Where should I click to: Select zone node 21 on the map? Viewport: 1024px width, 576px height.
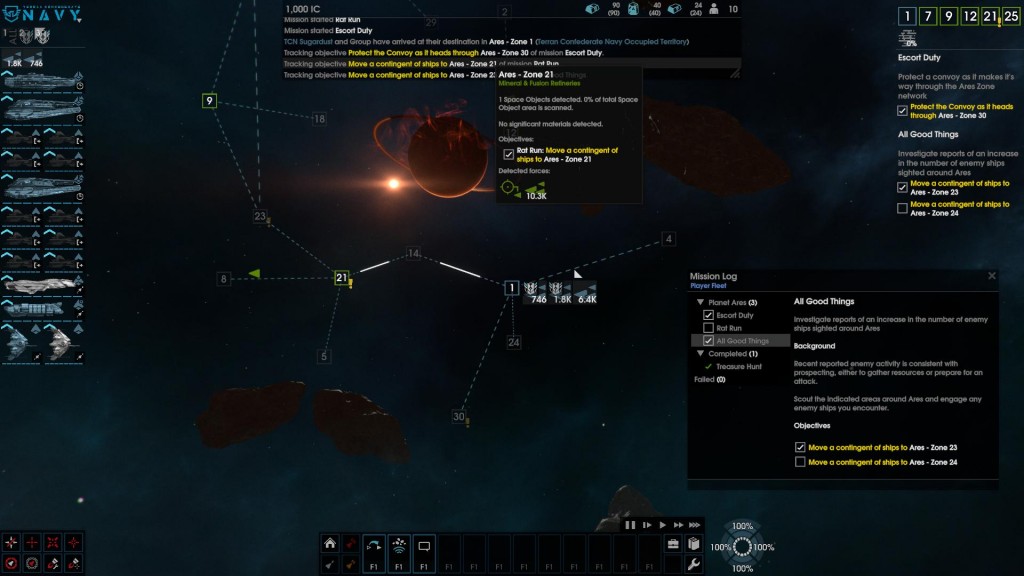point(341,278)
